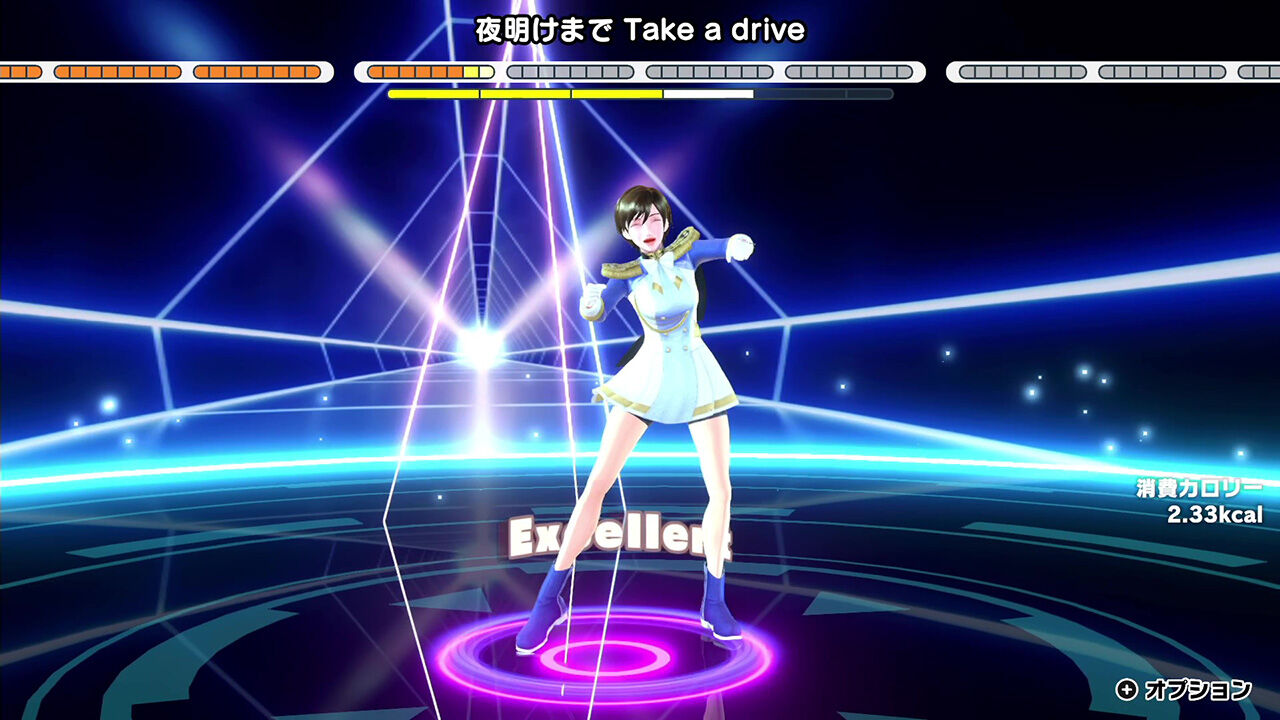Click the first checkpoint divider on the progress bar
This screenshot has height=720, width=1280.
481,93
